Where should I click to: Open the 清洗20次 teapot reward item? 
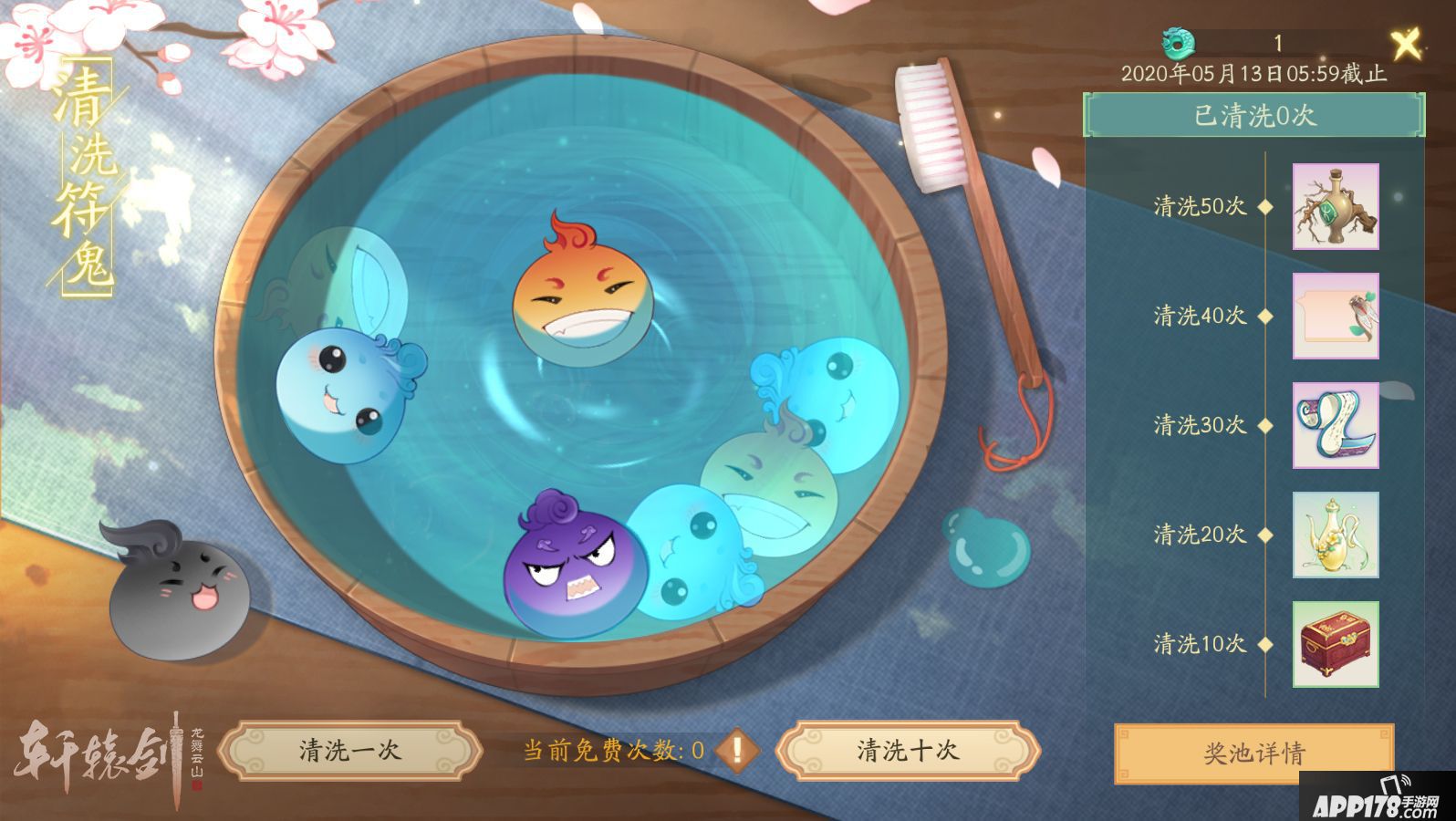pyautogui.click(x=1334, y=536)
